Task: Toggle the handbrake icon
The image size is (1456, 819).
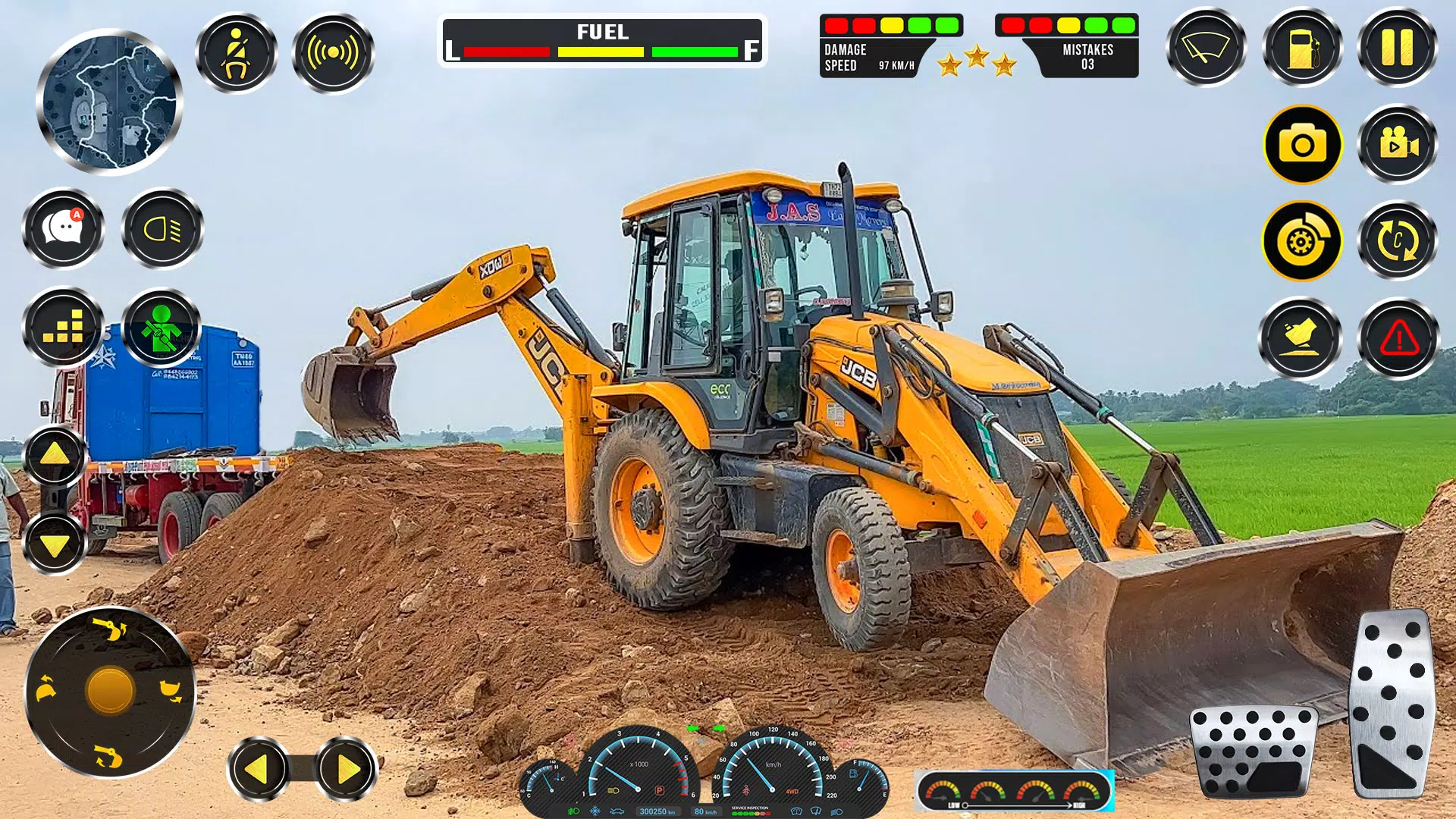Action: (x=1300, y=240)
